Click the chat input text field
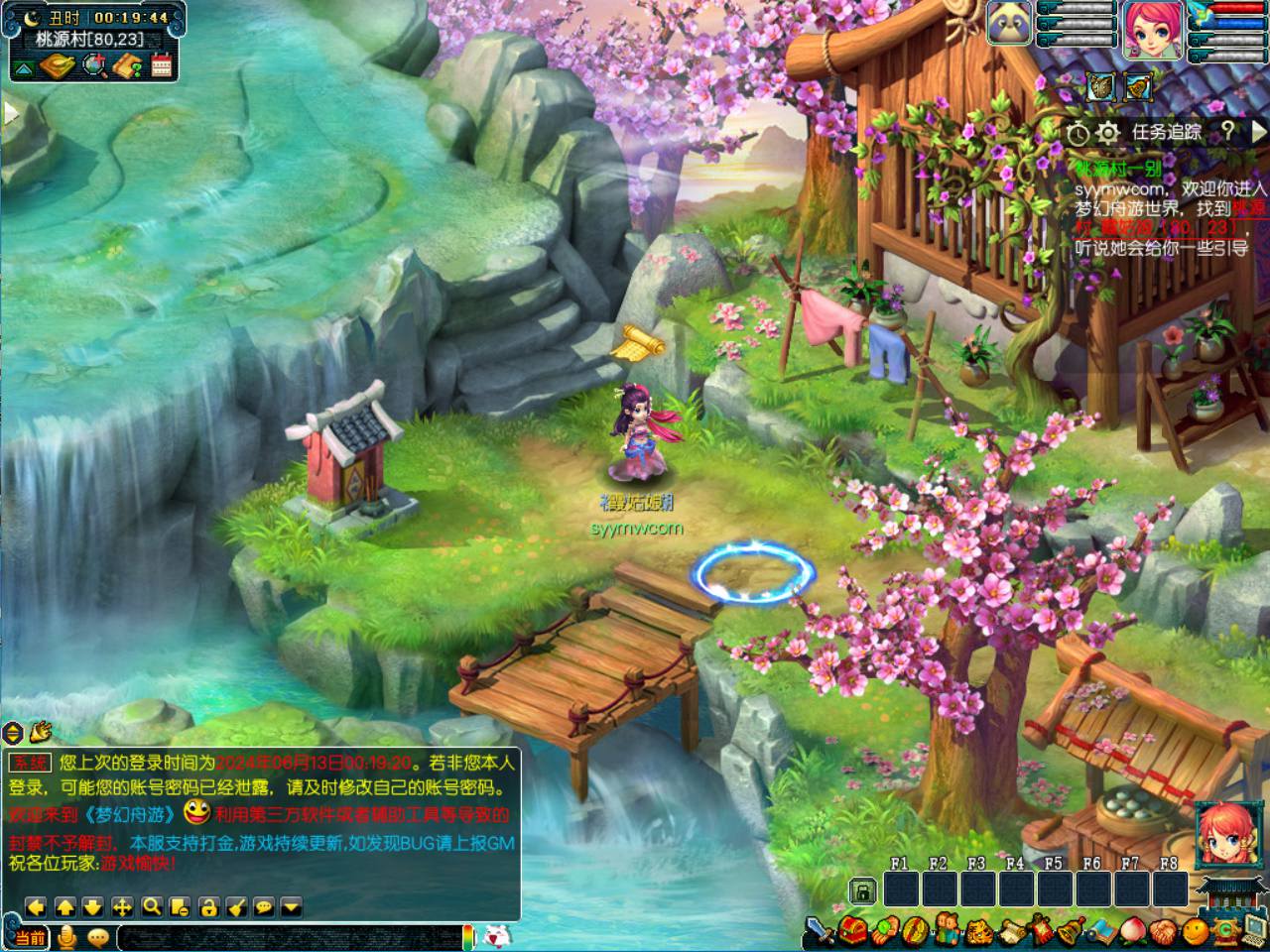 [x=288, y=937]
